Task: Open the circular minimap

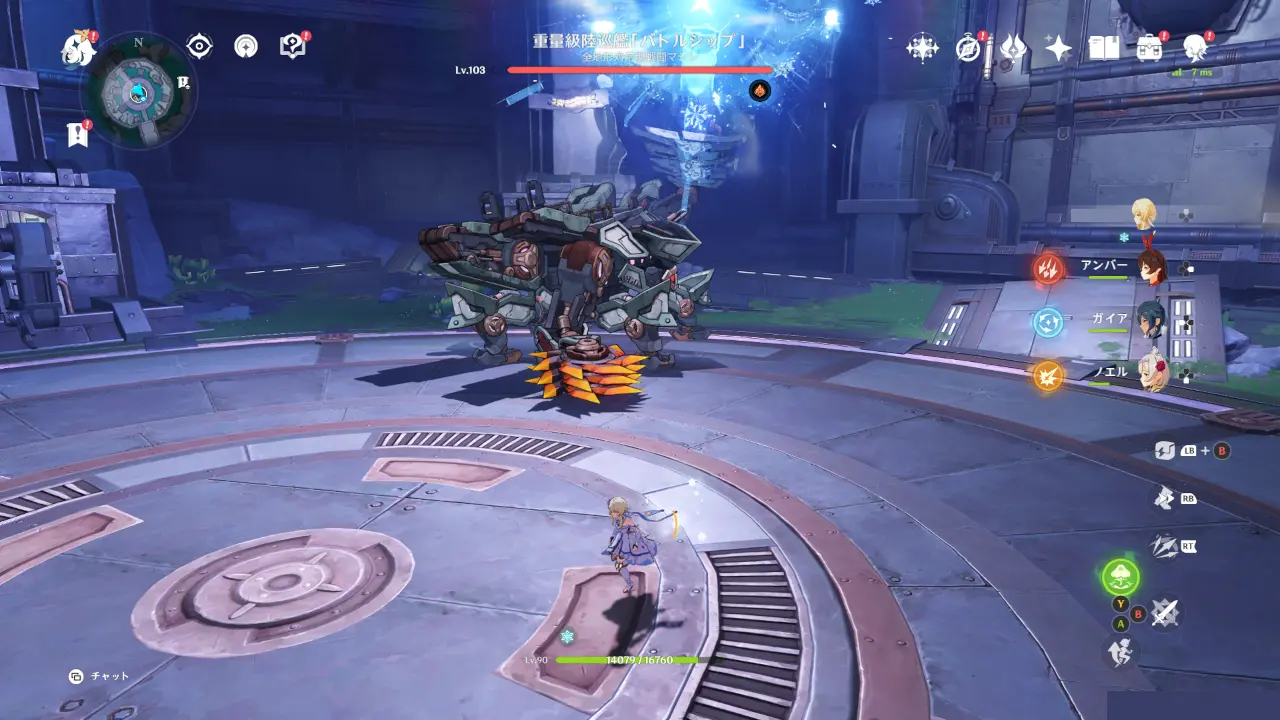Action: [x=138, y=92]
